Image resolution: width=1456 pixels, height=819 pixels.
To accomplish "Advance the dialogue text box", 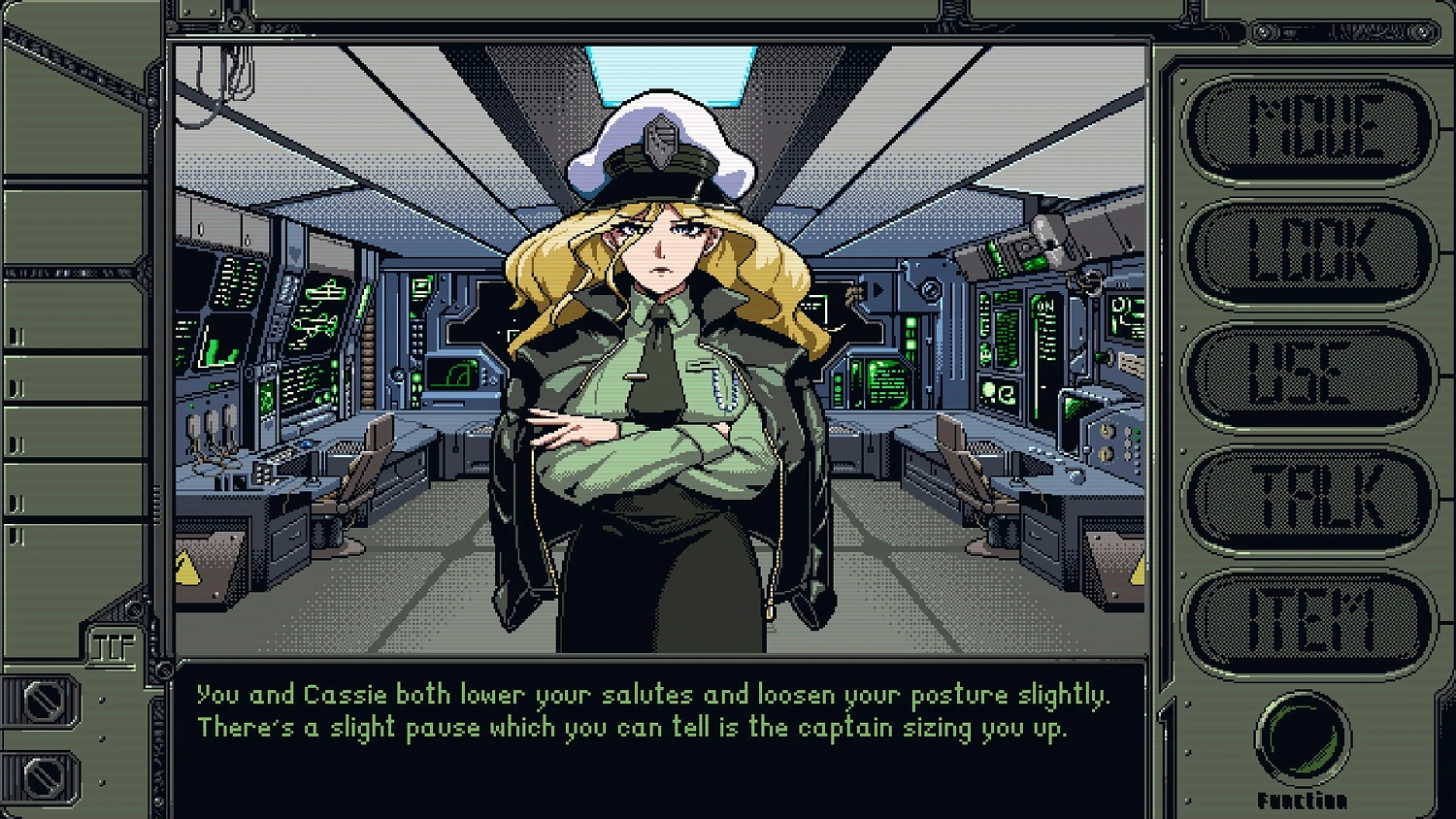I will click(x=660, y=737).
